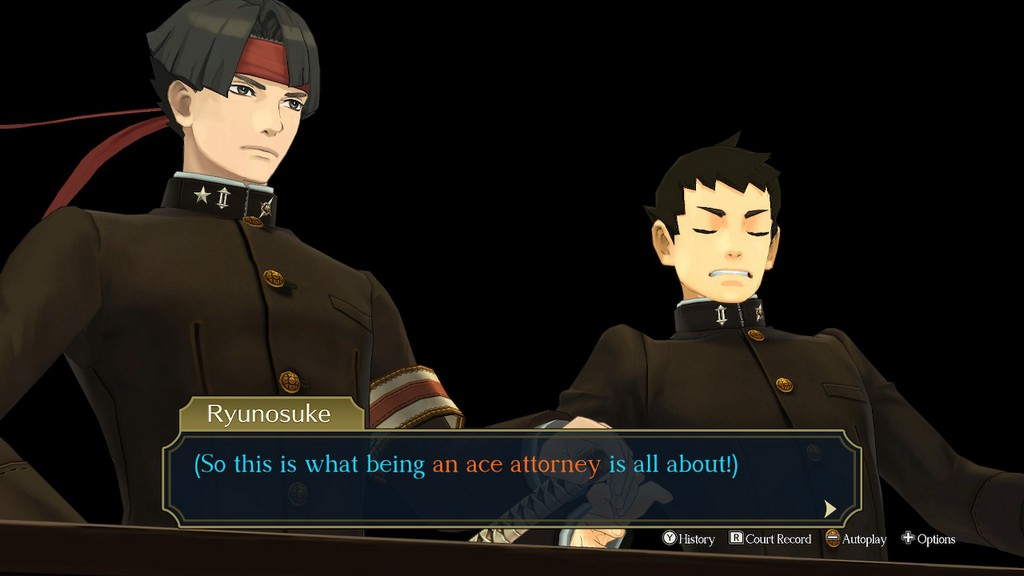Open the Options menu
1024x576 pixels.
click(928, 539)
